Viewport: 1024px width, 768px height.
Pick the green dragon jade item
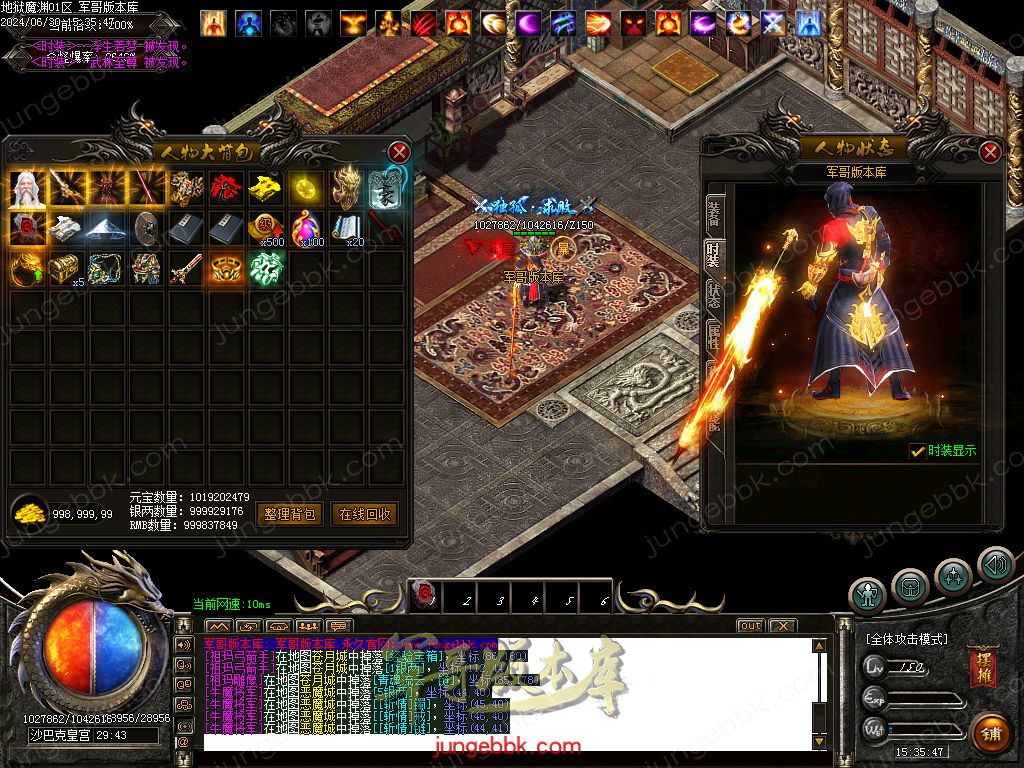click(267, 269)
